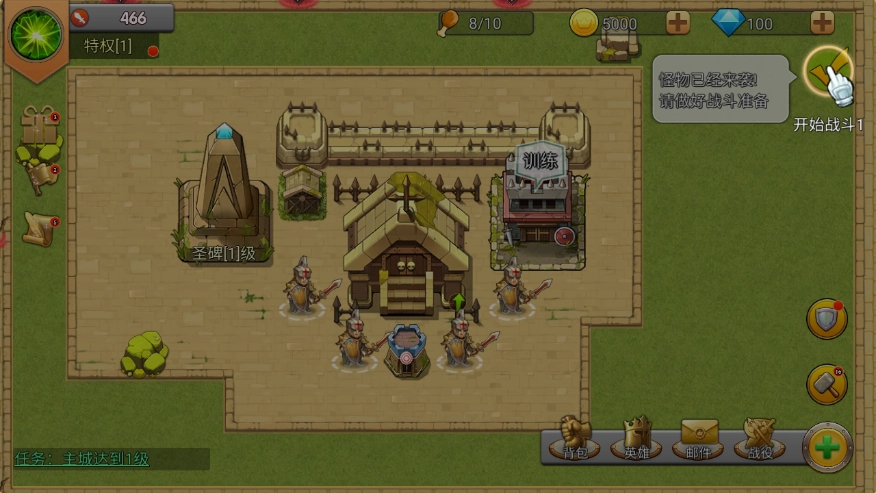Open the 背包 backpack menu
The width and height of the screenshot is (876, 493).
coord(574,437)
